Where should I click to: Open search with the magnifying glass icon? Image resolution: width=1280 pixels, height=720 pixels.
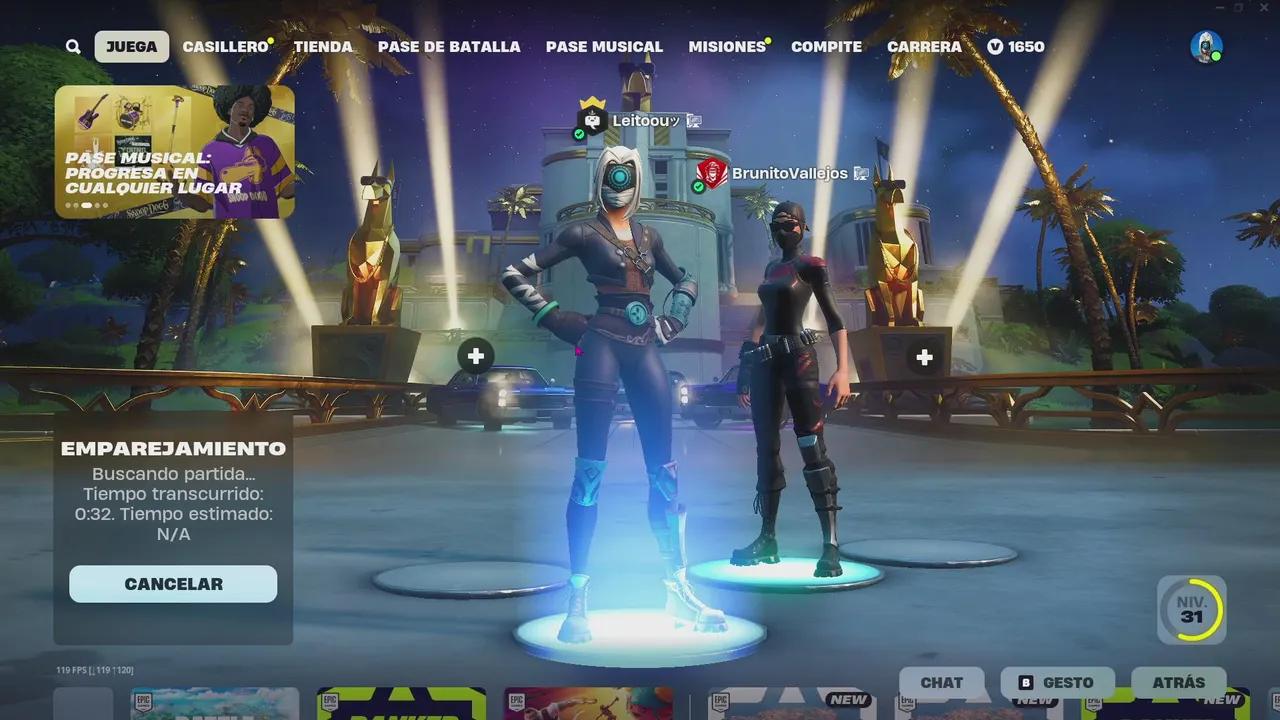(x=72, y=46)
